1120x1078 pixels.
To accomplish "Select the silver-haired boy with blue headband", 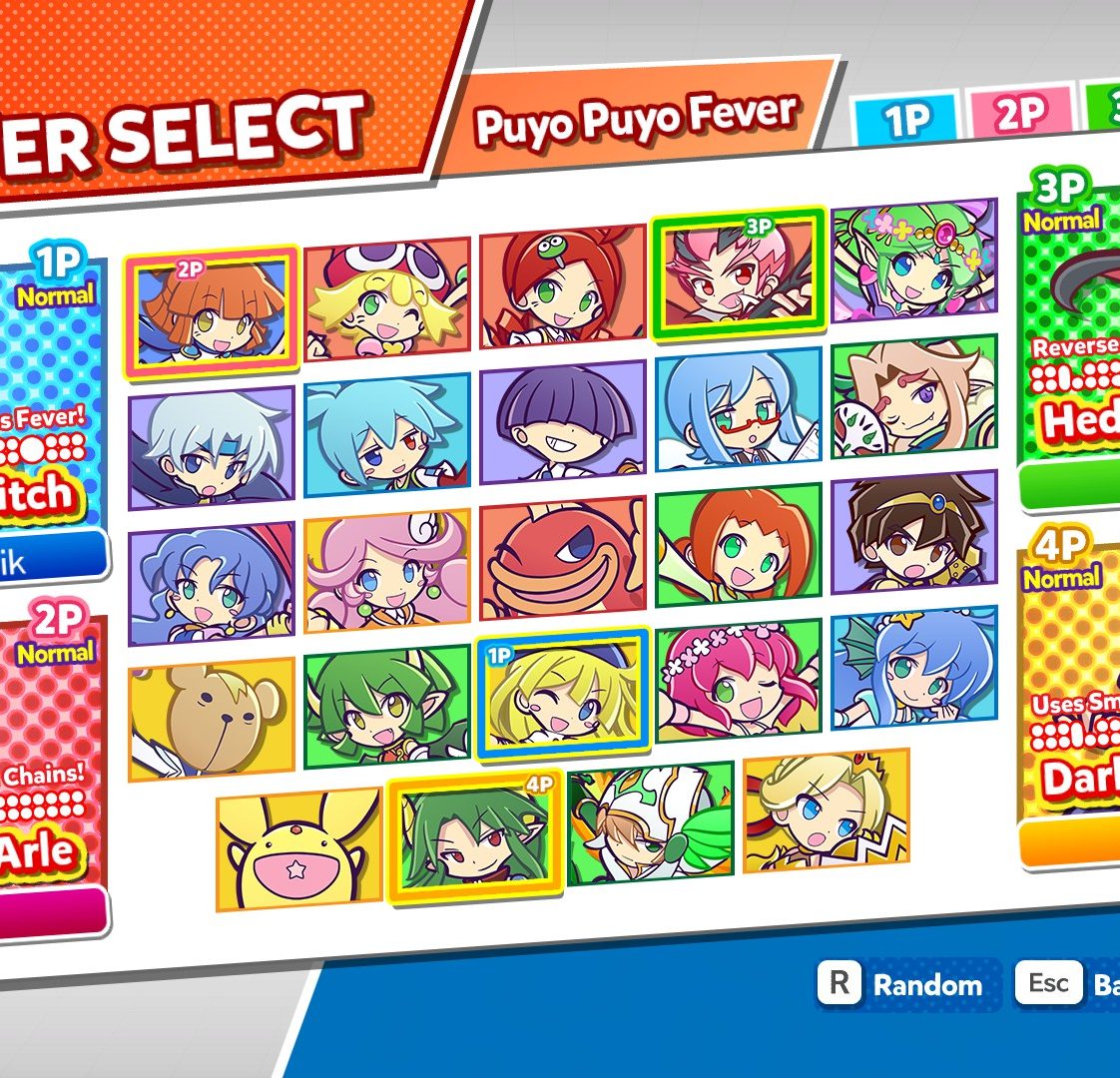I will coord(212,446).
